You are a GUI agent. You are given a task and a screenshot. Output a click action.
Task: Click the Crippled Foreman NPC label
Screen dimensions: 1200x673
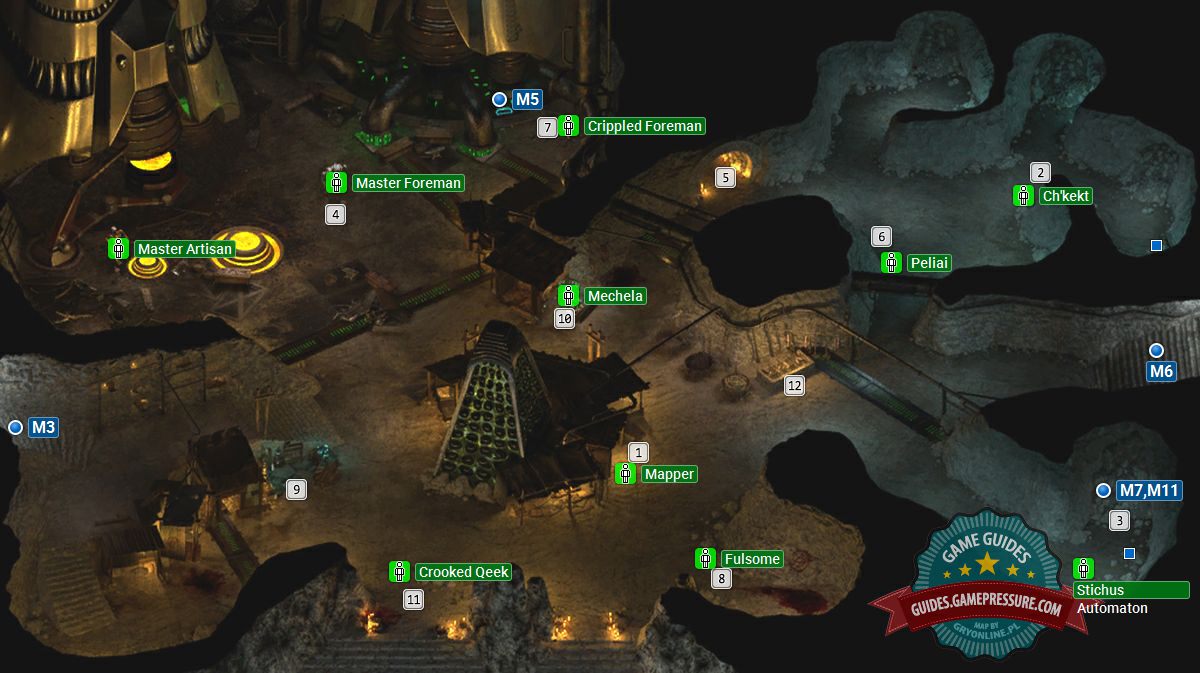(x=645, y=126)
